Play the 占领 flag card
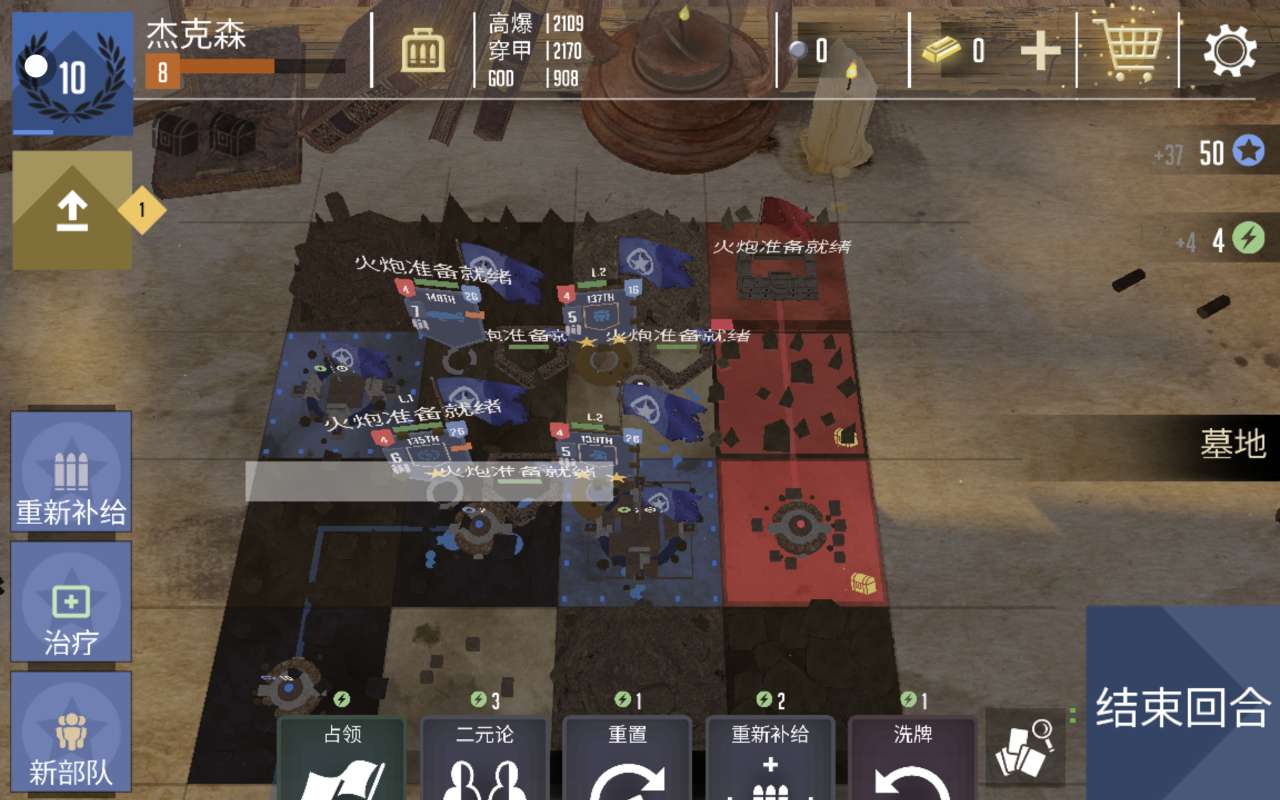The image size is (1280, 800). [x=341, y=760]
